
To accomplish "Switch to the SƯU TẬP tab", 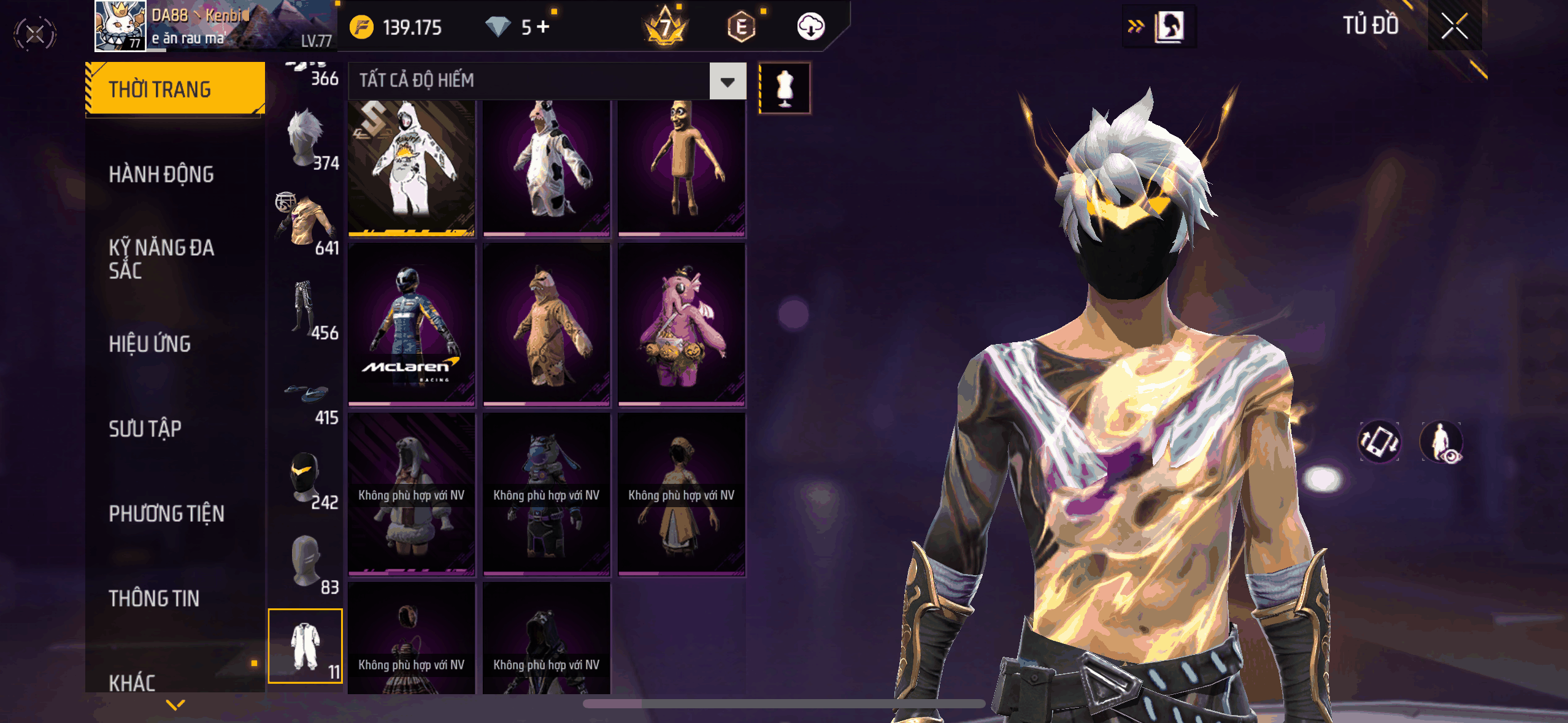I will pos(145,429).
